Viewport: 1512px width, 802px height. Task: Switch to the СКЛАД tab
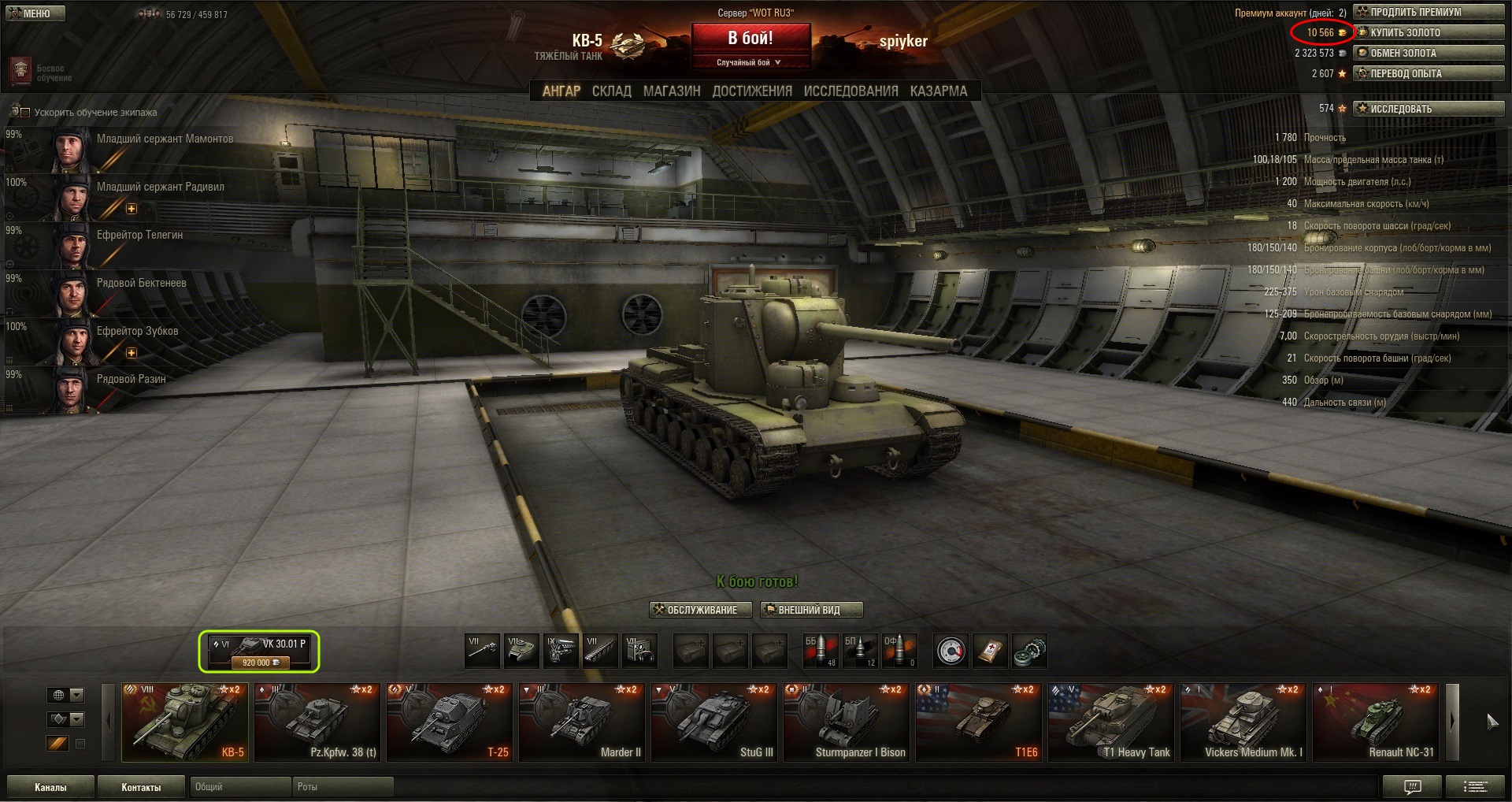point(611,91)
